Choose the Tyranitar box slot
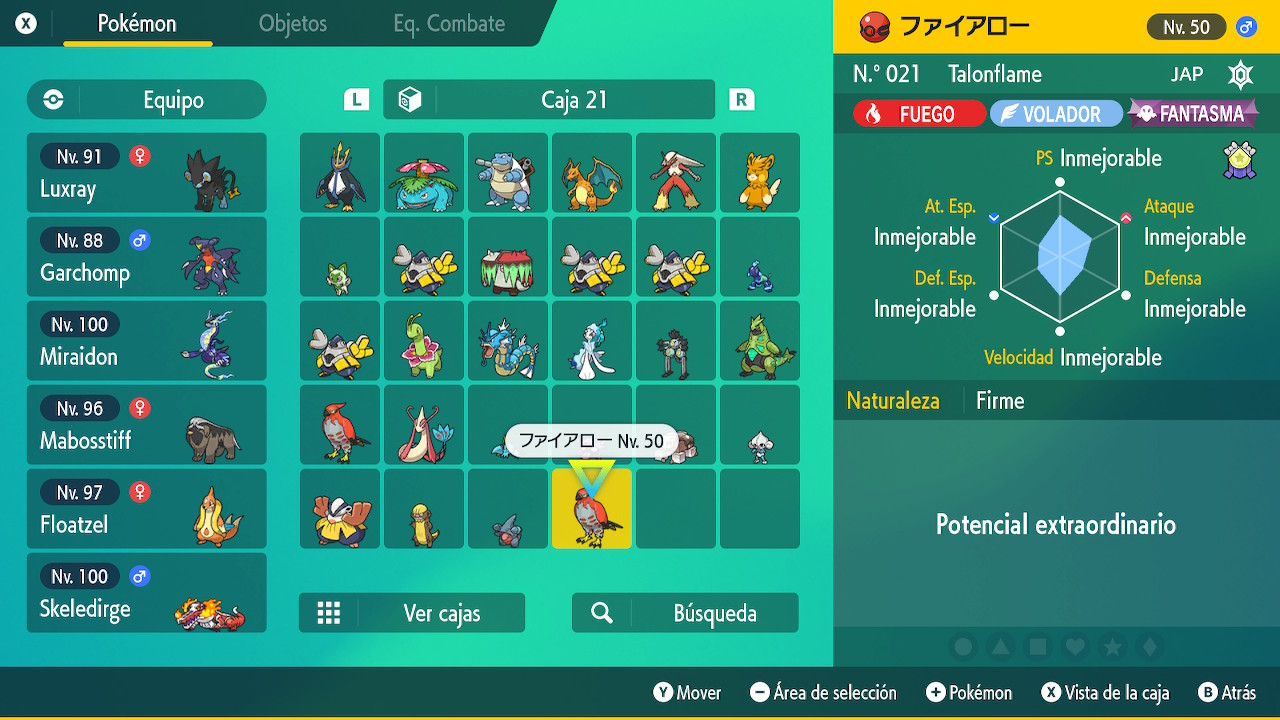Image resolution: width=1280 pixels, height=720 pixels. tap(760, 341)
